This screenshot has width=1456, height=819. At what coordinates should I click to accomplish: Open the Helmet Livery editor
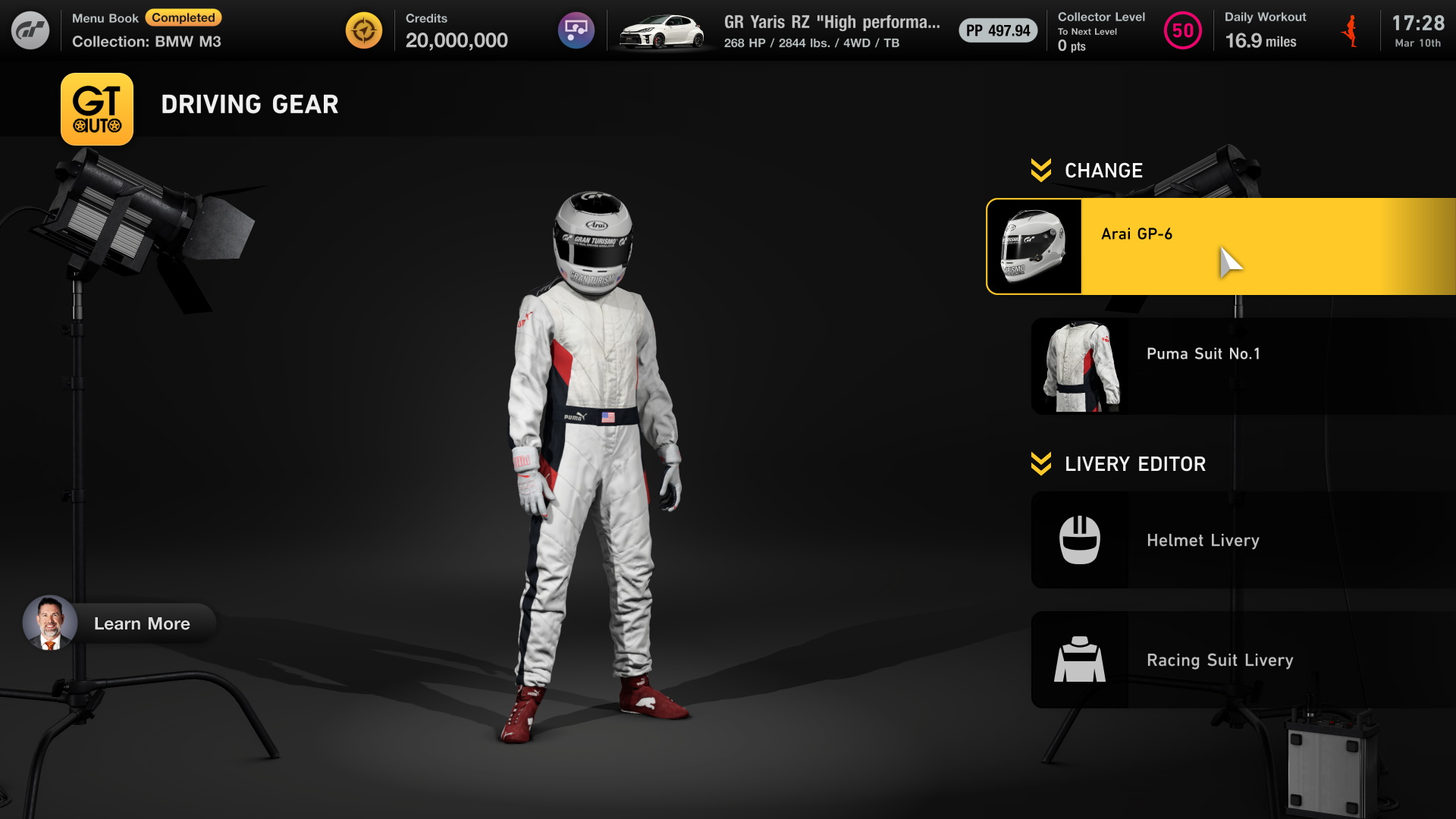(1244, 540)
